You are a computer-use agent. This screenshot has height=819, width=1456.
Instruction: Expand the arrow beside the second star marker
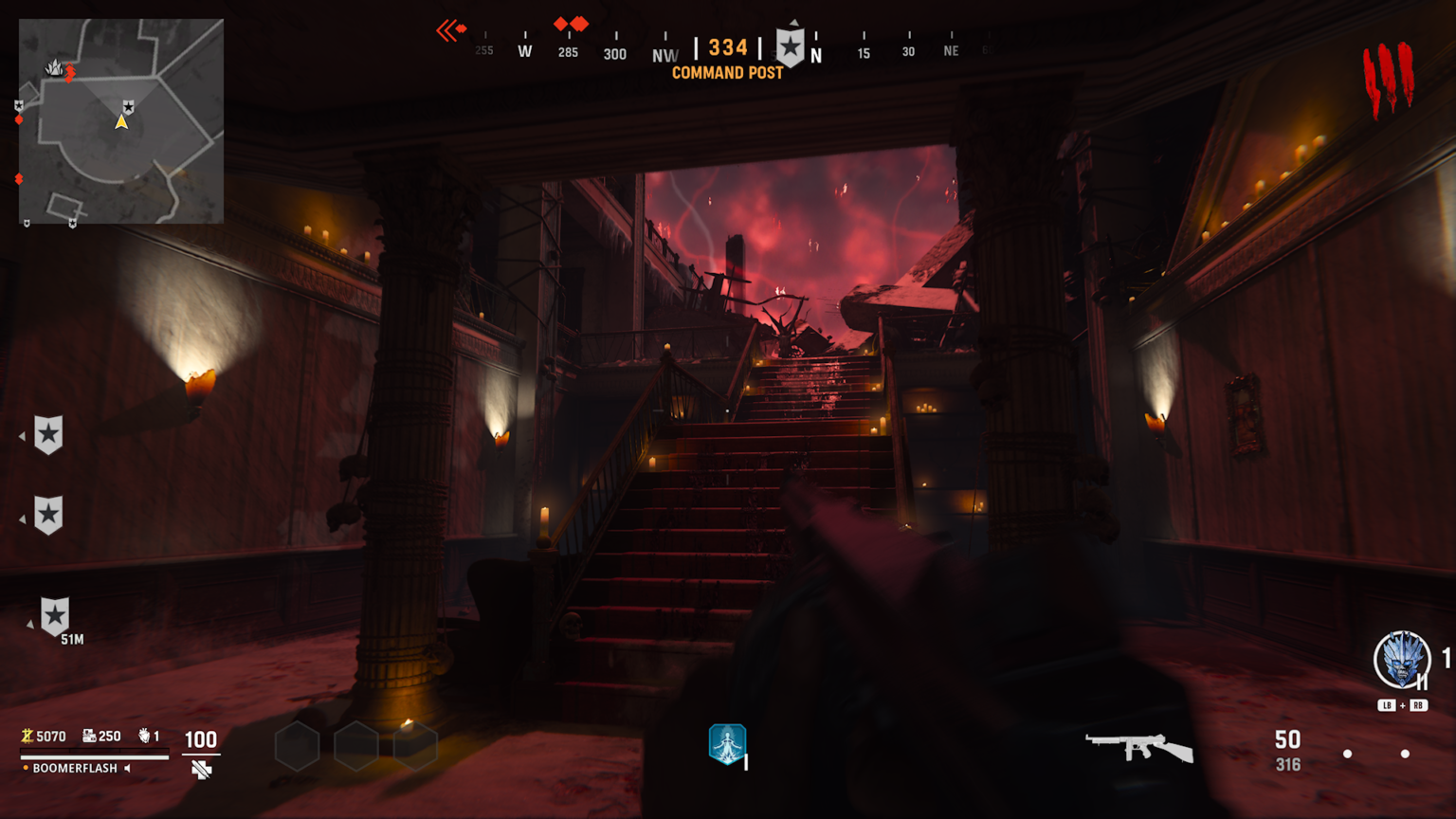[23, 518]
